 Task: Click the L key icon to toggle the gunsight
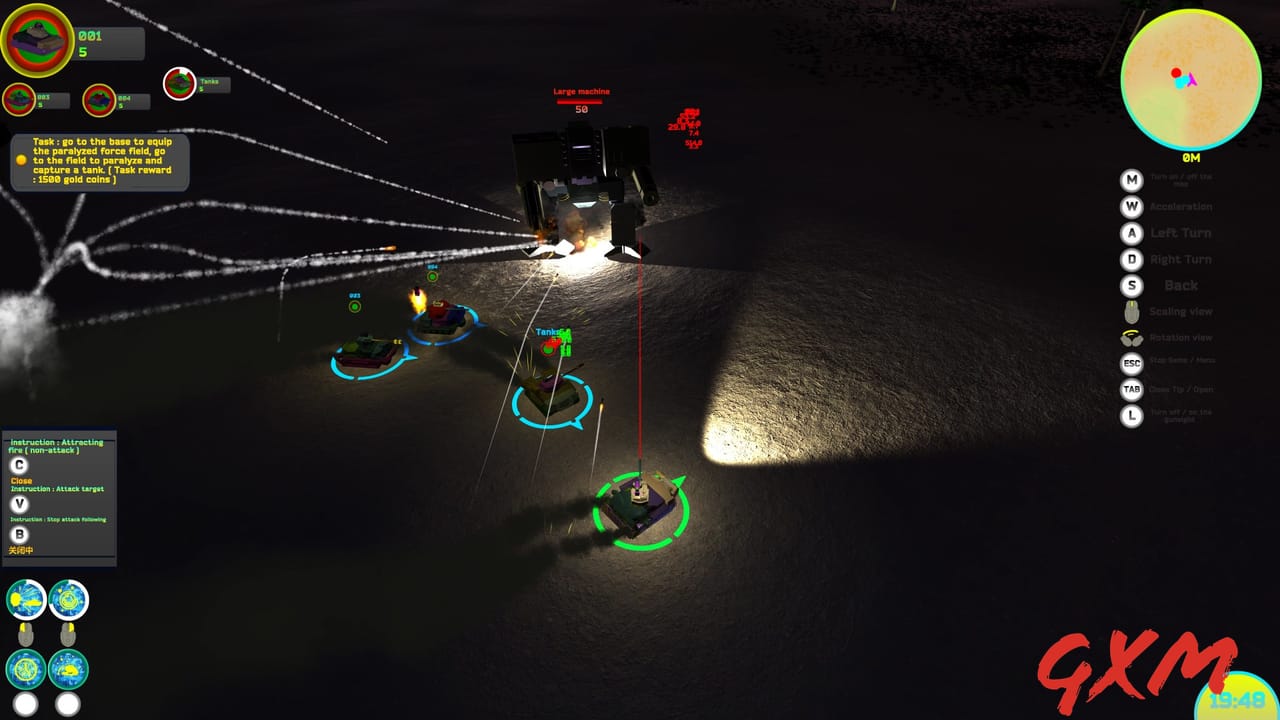[x=1131, y=415]
